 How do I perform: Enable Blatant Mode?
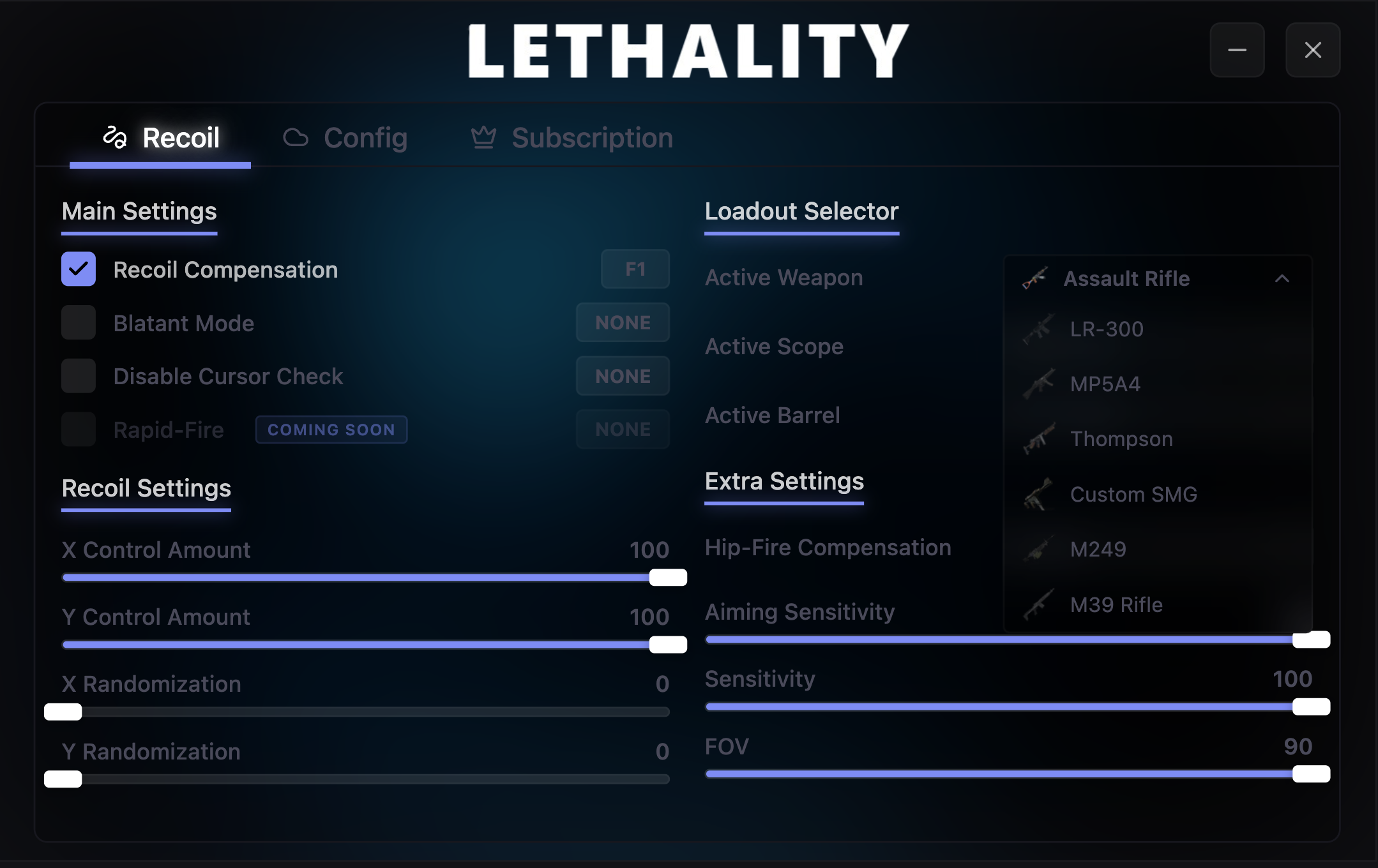click(78, 322)
